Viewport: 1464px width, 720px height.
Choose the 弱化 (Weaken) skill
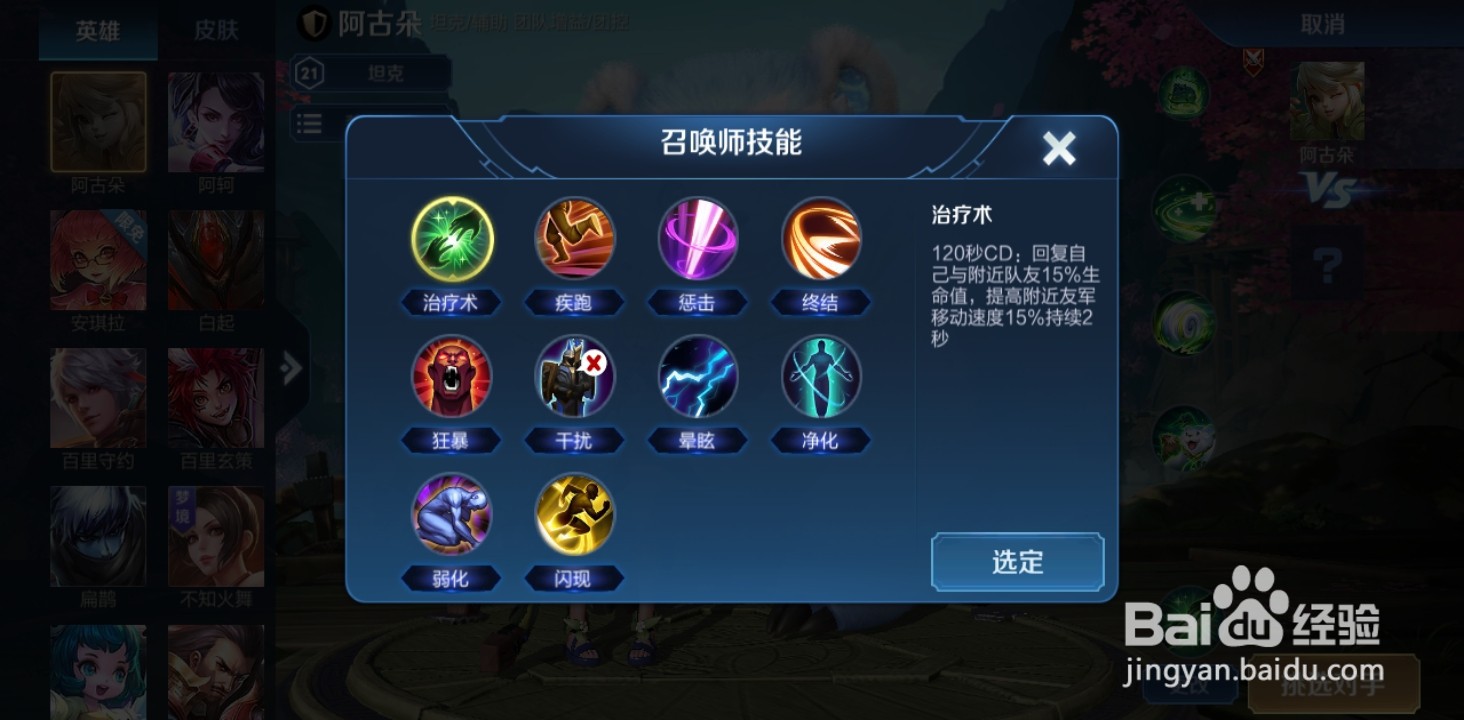[x=450, y=515]
